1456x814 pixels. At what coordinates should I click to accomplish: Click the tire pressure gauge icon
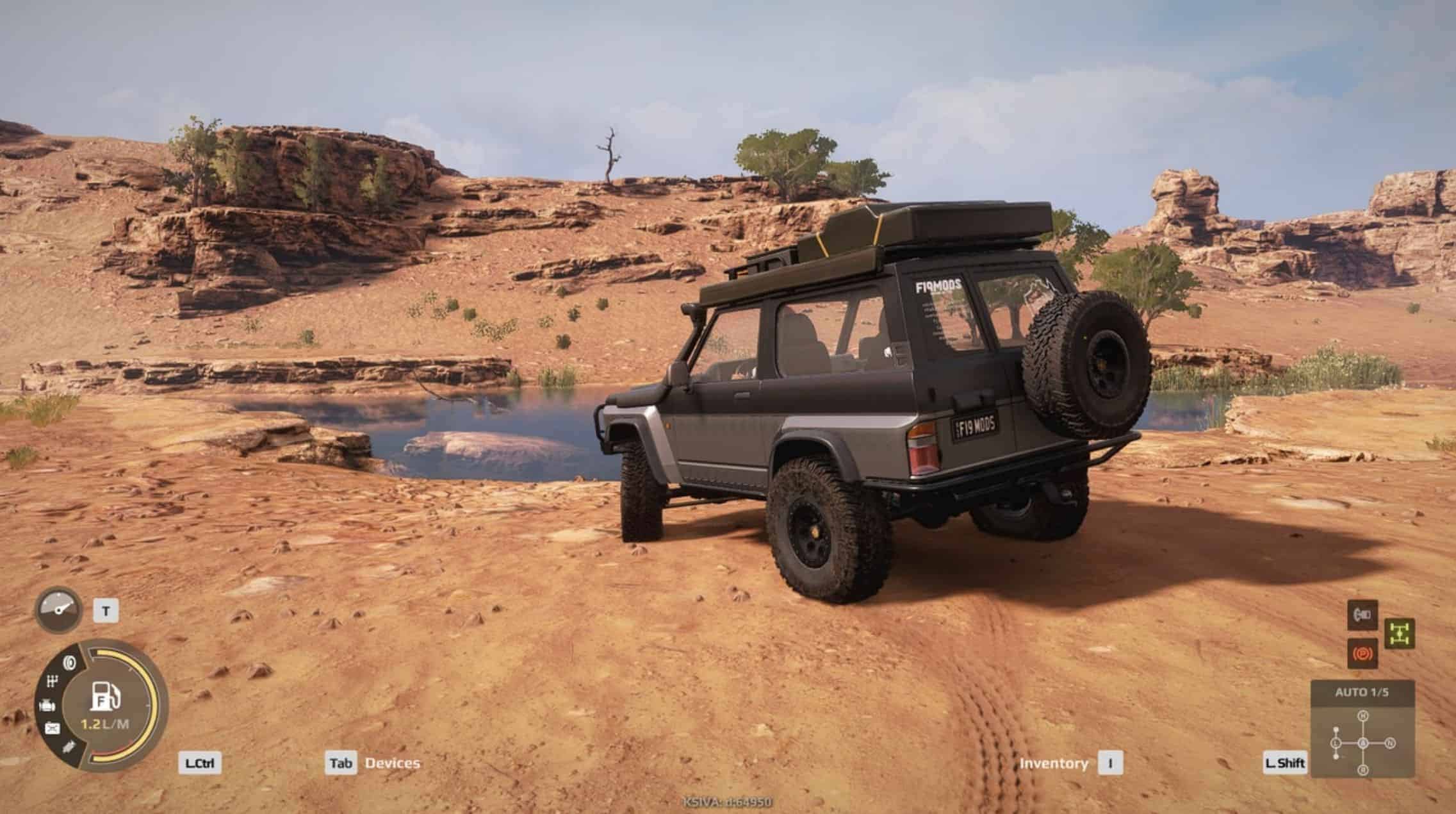click(x=58, y=610)
